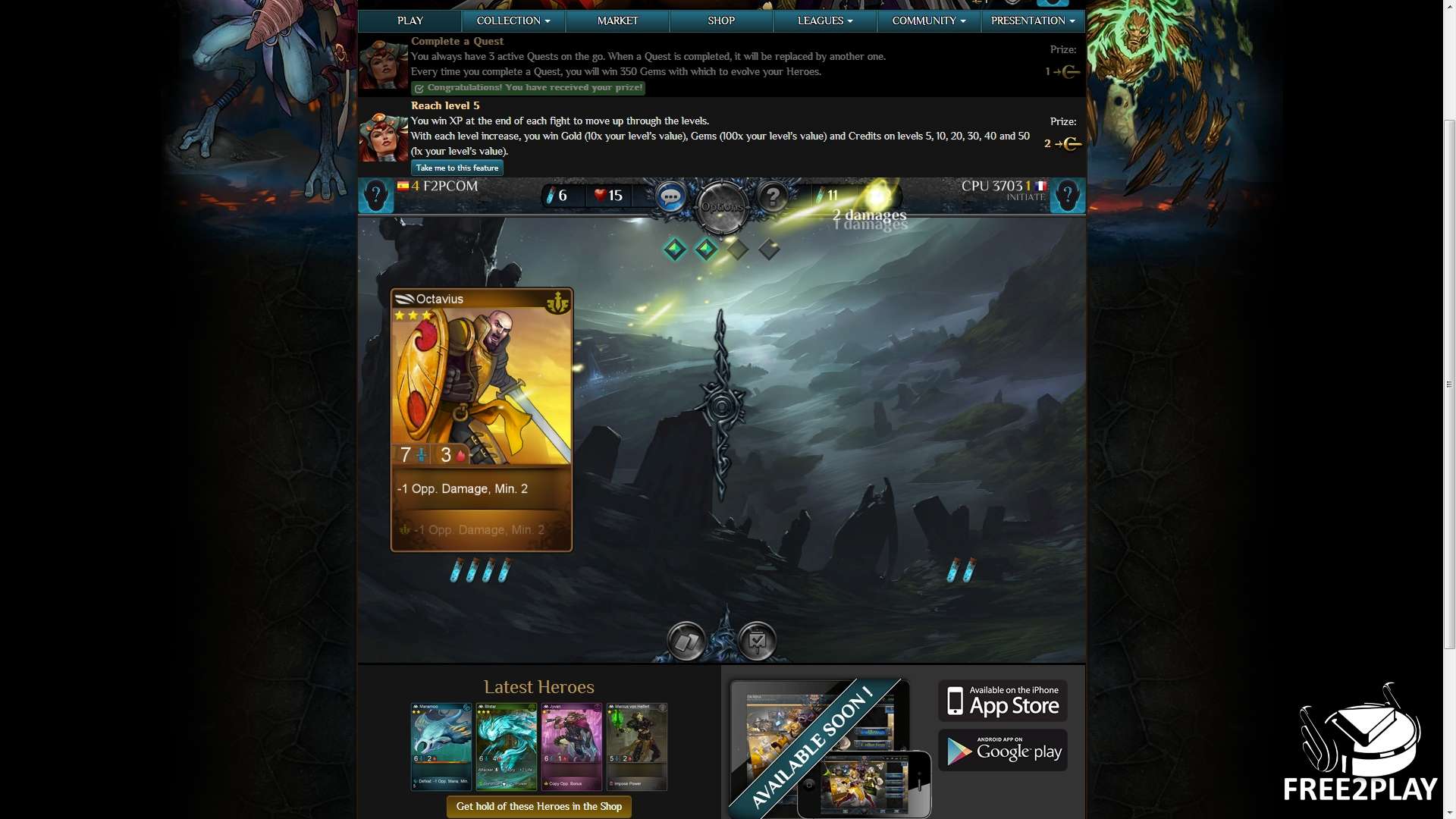Click the F2PCOM player avatar
1456x819 pixels.
pos(375,196)
